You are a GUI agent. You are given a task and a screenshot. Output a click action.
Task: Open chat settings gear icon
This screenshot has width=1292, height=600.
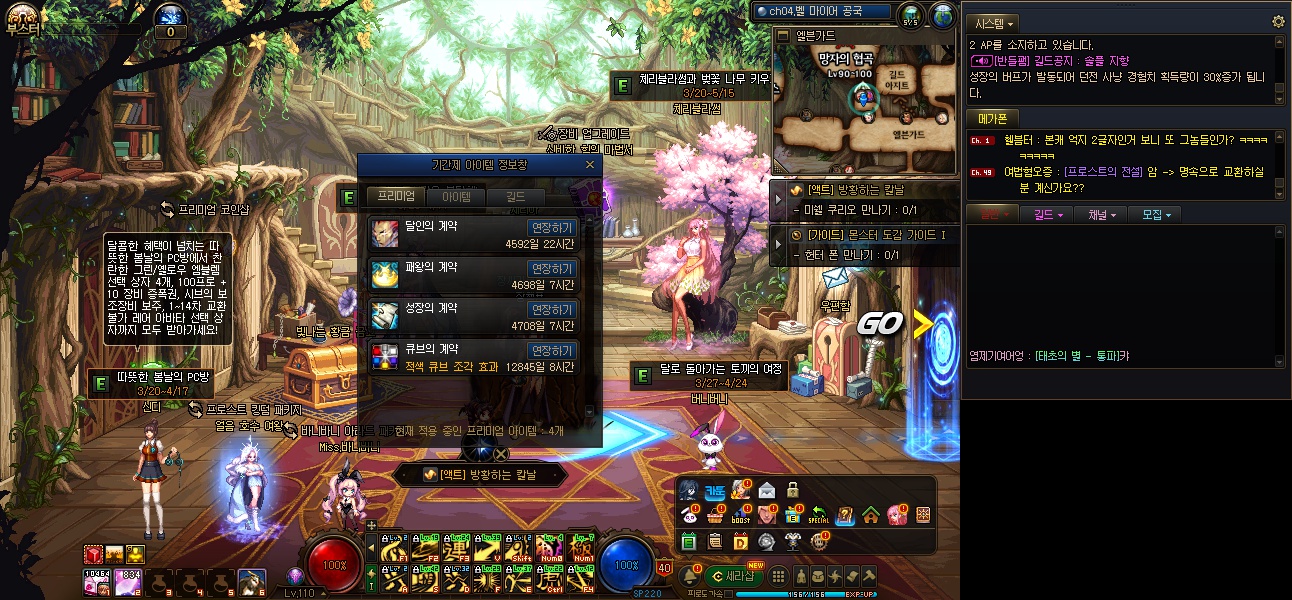tap(1277, 22)
